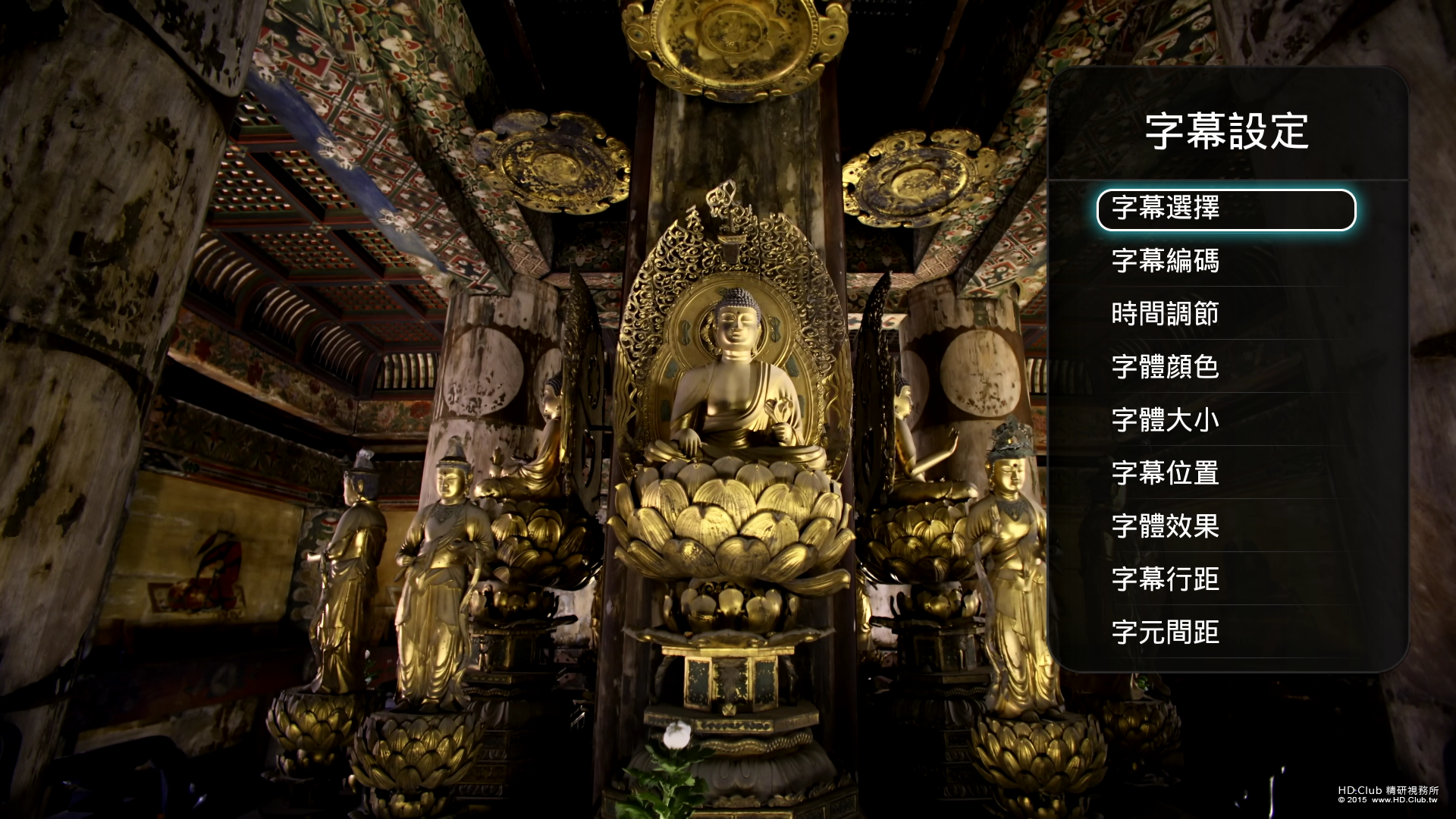Image resolution: width=1456 pixels, height=819 pixels.
Task: Choose 時間調節 timing adjustment
Action: pyautogui.click(x=1165, y=314)
